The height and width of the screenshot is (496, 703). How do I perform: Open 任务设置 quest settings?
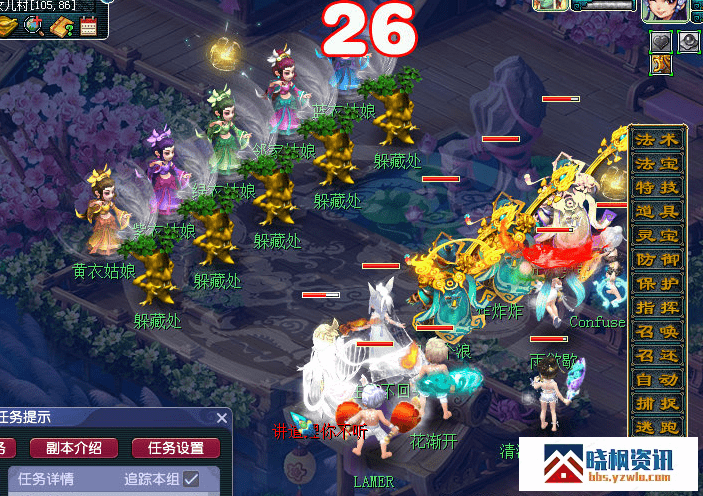click(x=176, y=448)
